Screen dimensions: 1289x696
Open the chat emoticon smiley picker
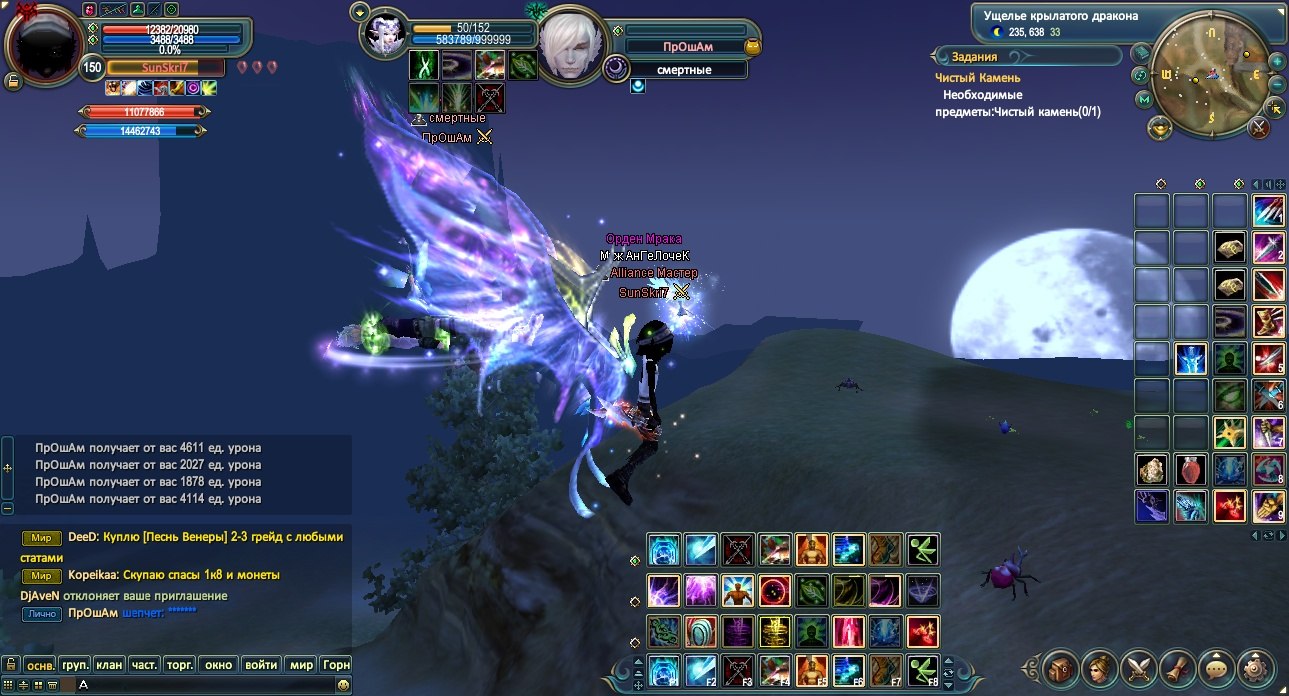click(343, 684)
